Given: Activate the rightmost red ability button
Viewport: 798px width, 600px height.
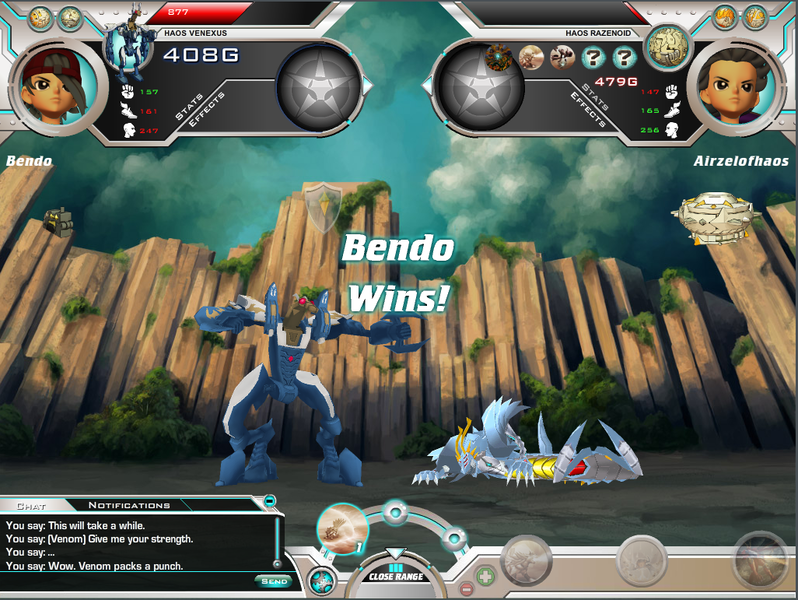Looking at the screenshot, I should click(761, 560).
